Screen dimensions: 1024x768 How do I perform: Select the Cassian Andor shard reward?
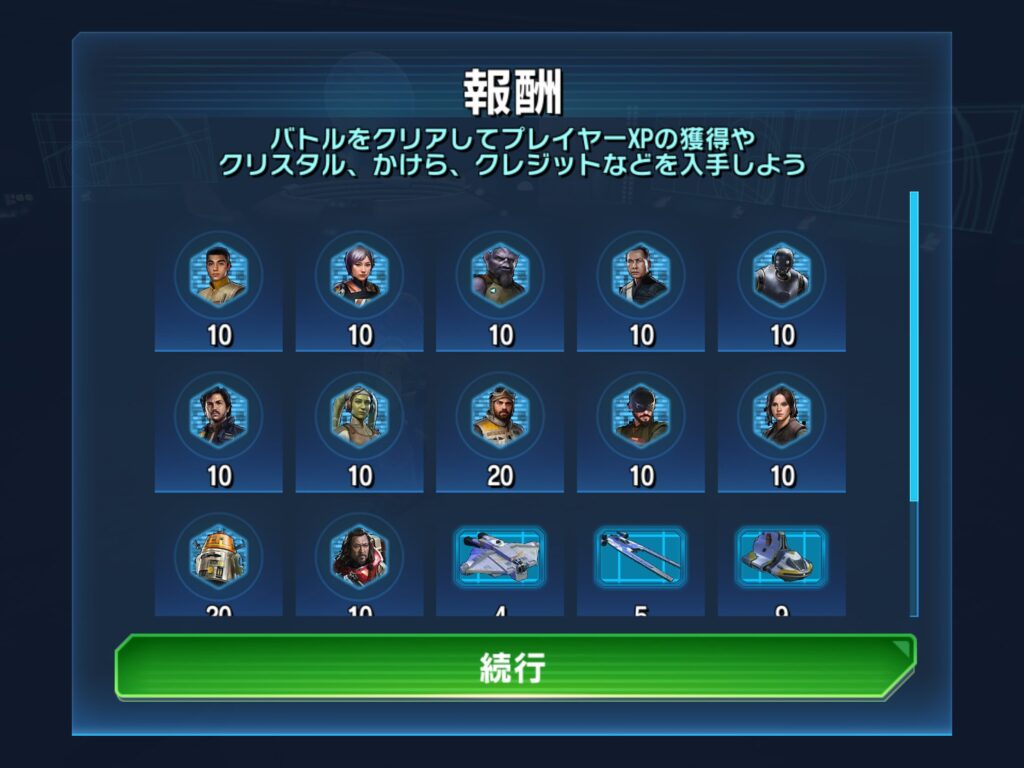pos(219,415)
